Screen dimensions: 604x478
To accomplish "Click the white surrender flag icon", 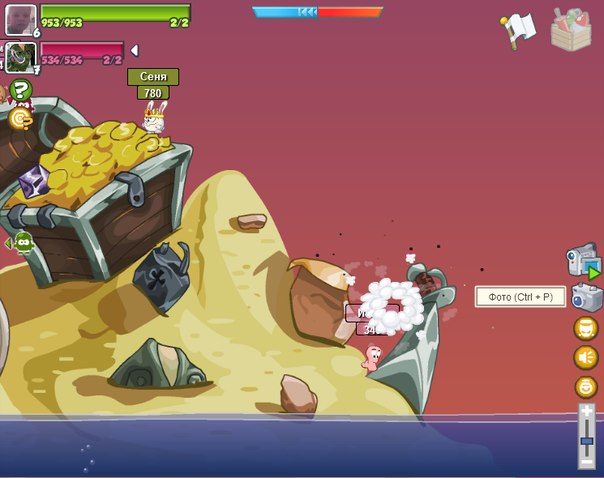I will click(520, 29).
